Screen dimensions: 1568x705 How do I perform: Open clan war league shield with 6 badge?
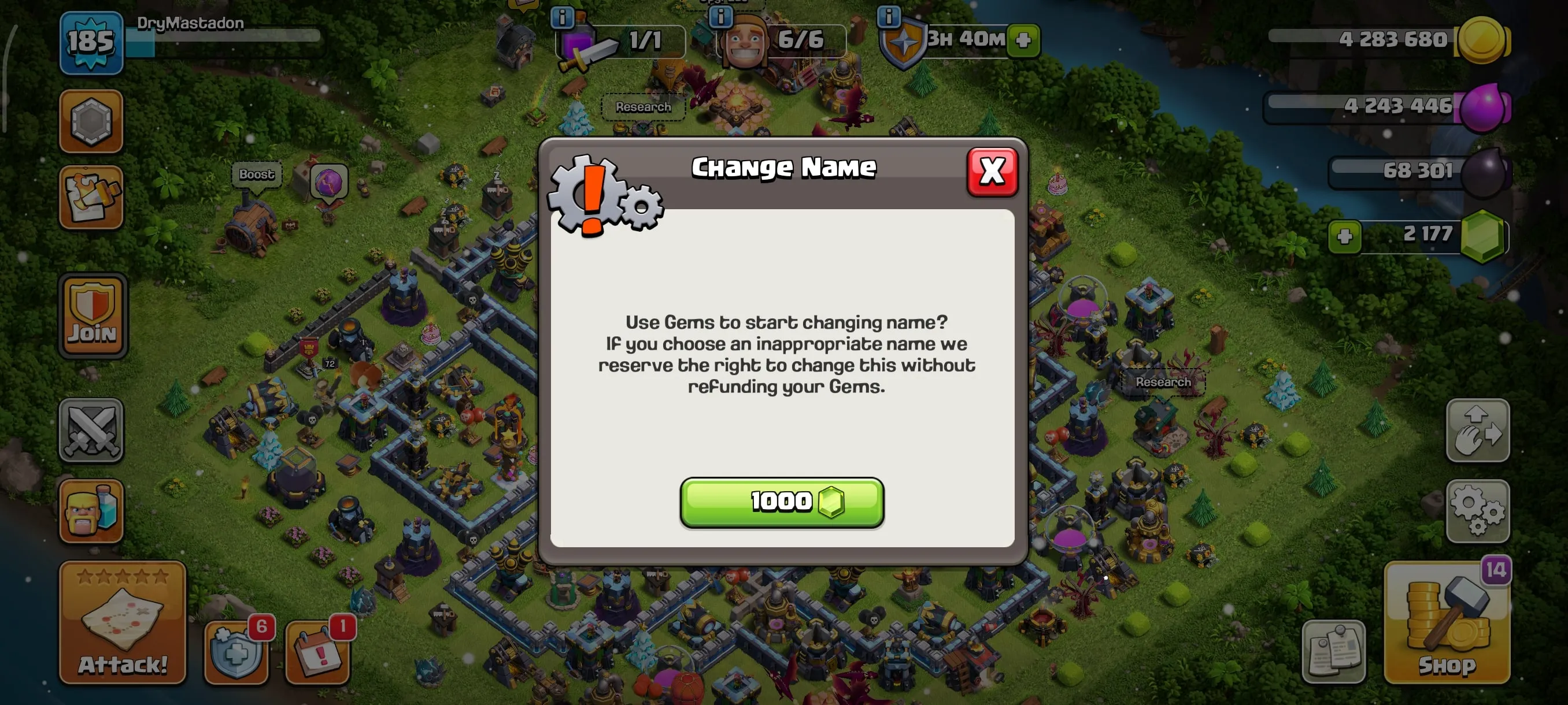coord(236,654)
